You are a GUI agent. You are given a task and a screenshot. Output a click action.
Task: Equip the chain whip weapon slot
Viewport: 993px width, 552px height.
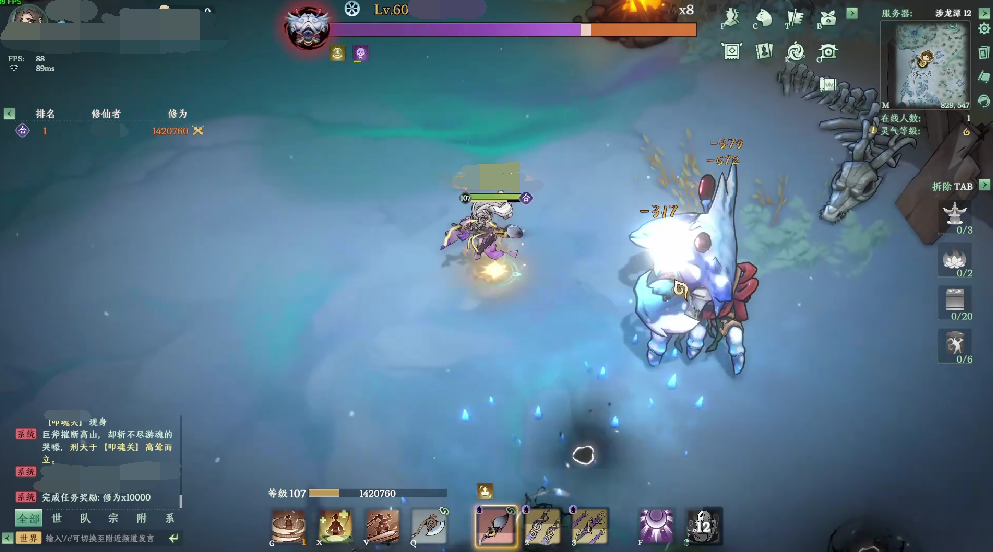543,526
